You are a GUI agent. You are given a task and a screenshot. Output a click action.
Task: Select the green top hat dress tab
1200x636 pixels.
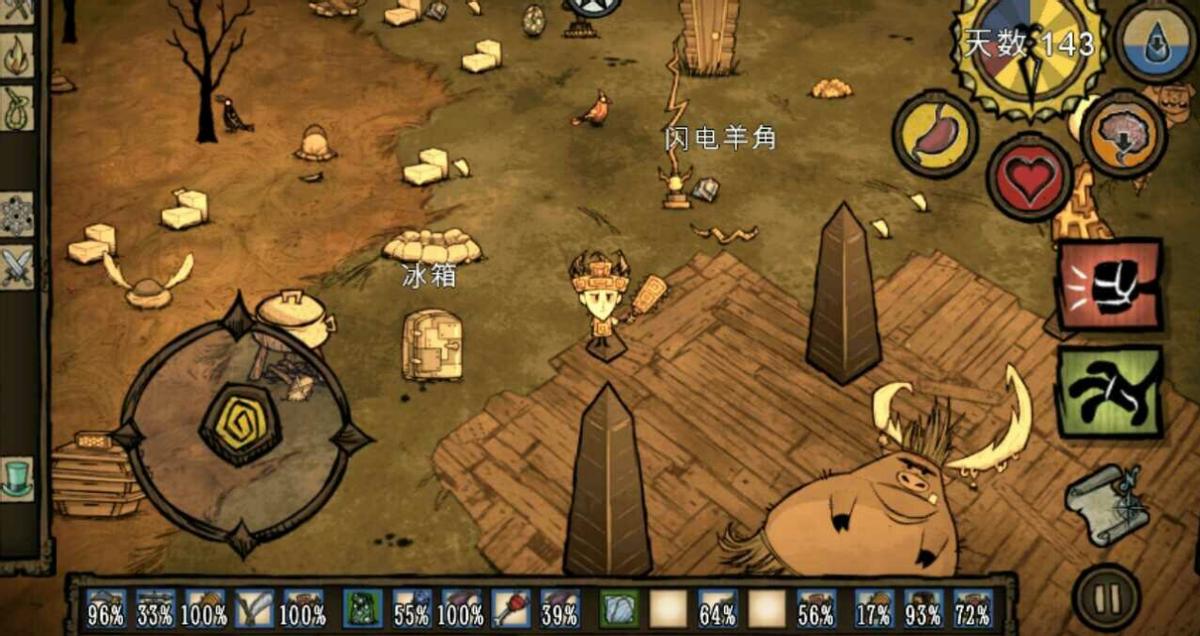coord(17,478)
